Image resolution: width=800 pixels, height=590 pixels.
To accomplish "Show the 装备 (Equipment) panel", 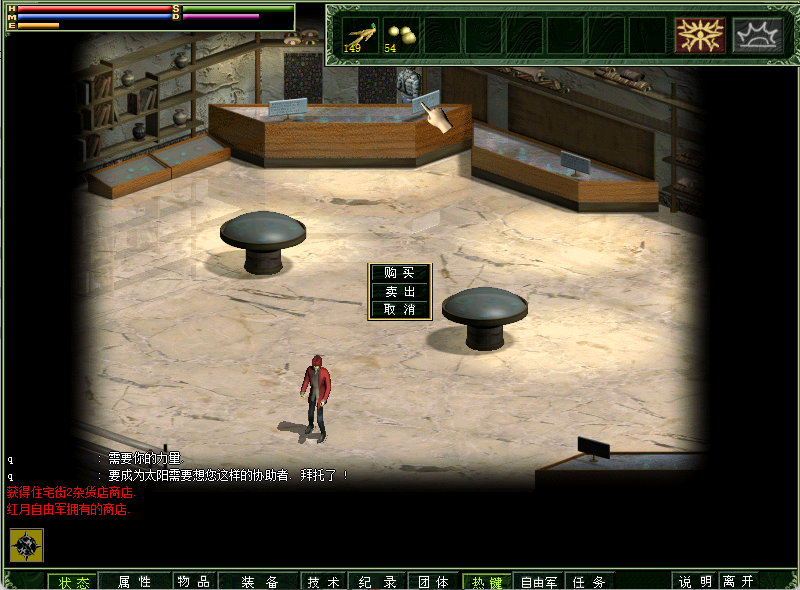I will 260,582.
